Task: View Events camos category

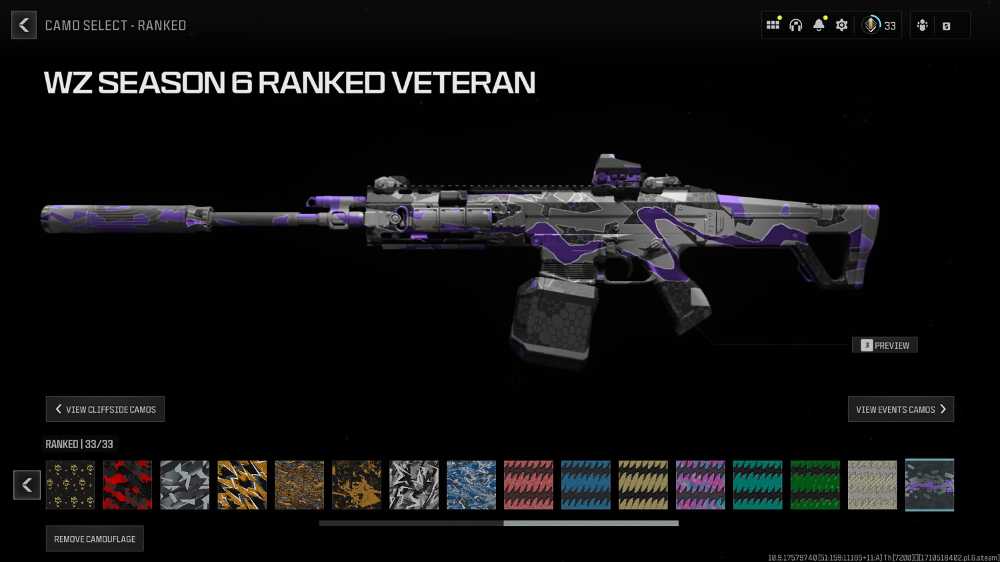Action: pyautogui.click(x=900, y=409)
